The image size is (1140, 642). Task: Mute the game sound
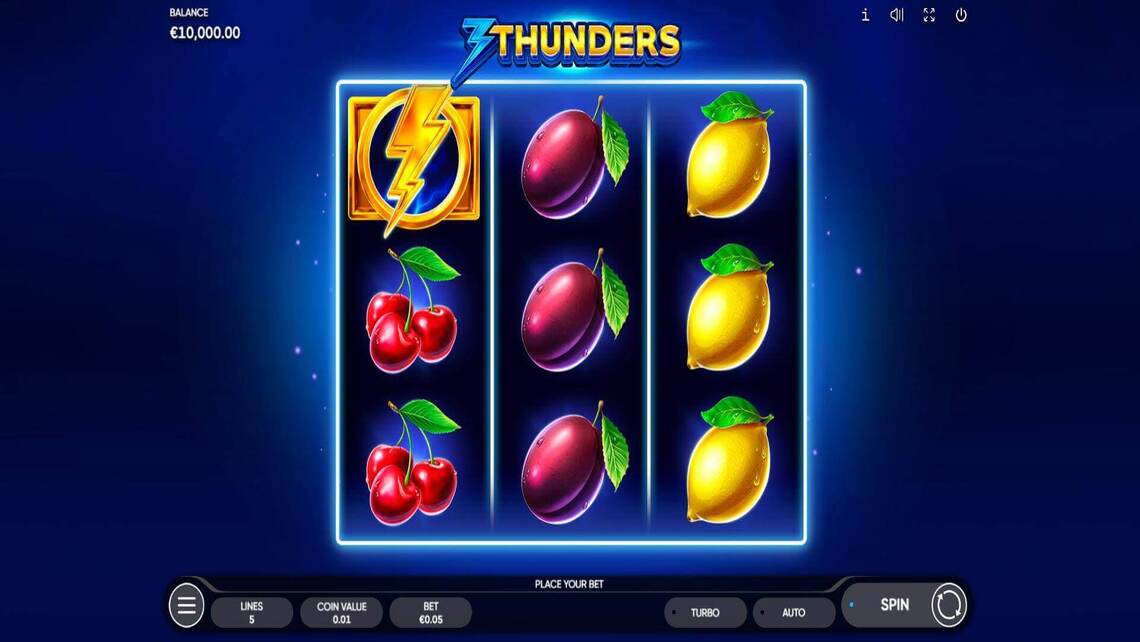point(897,15)
